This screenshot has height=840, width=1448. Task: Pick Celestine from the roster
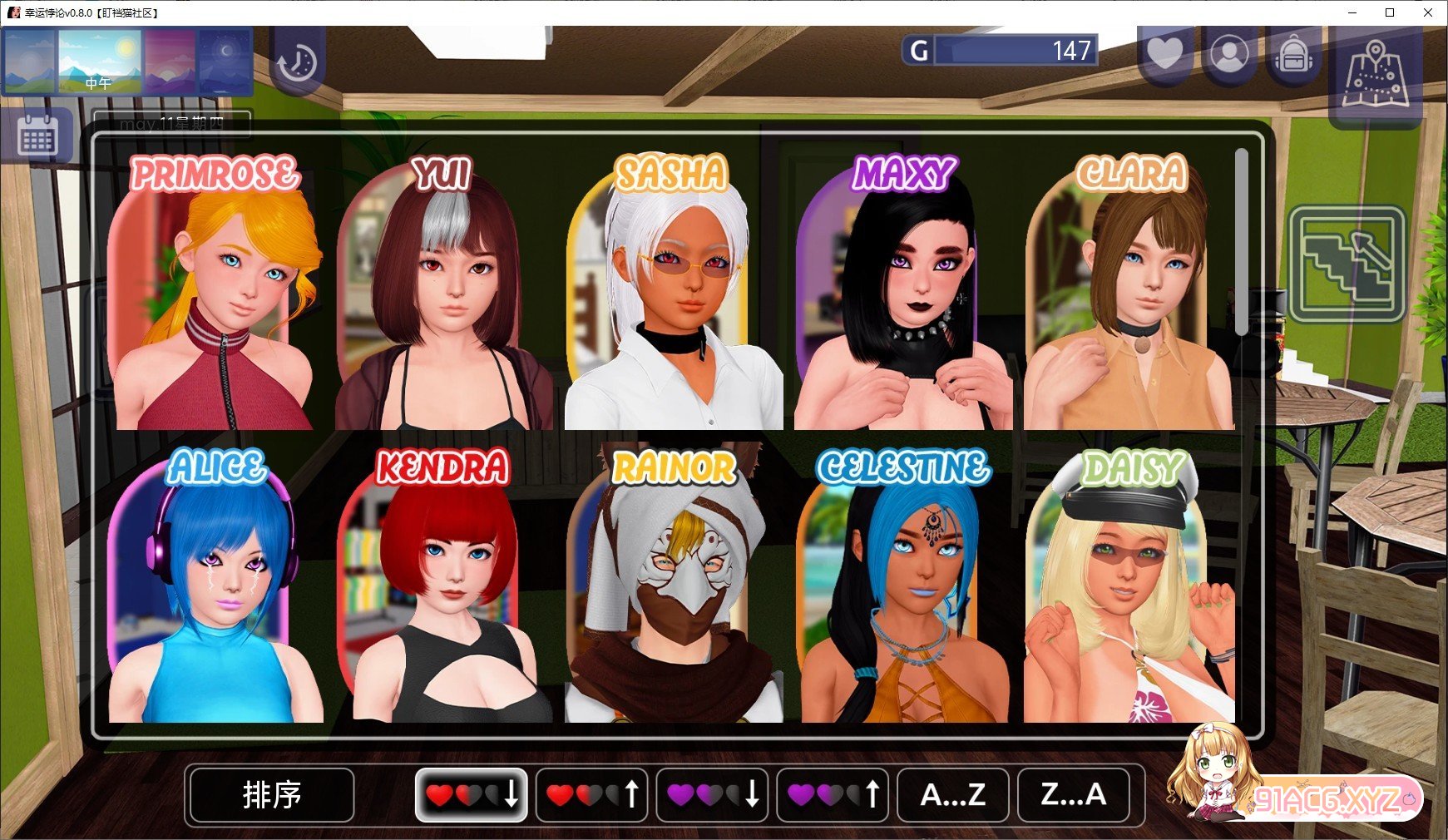coord(903,590)
